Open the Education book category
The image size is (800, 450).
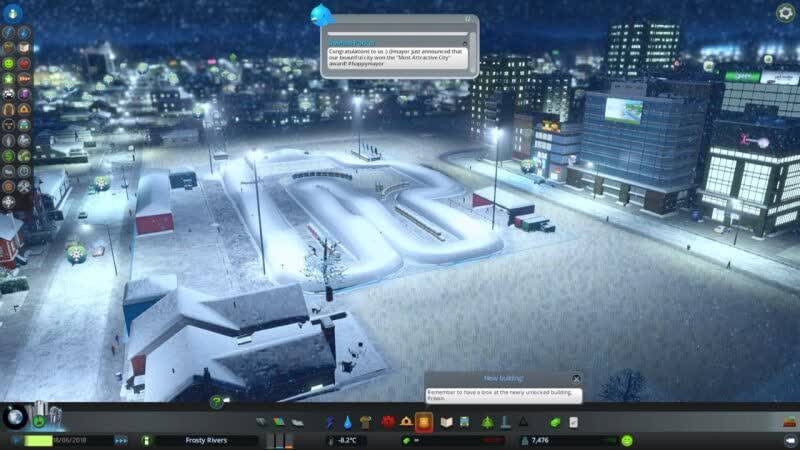point(448,422)
